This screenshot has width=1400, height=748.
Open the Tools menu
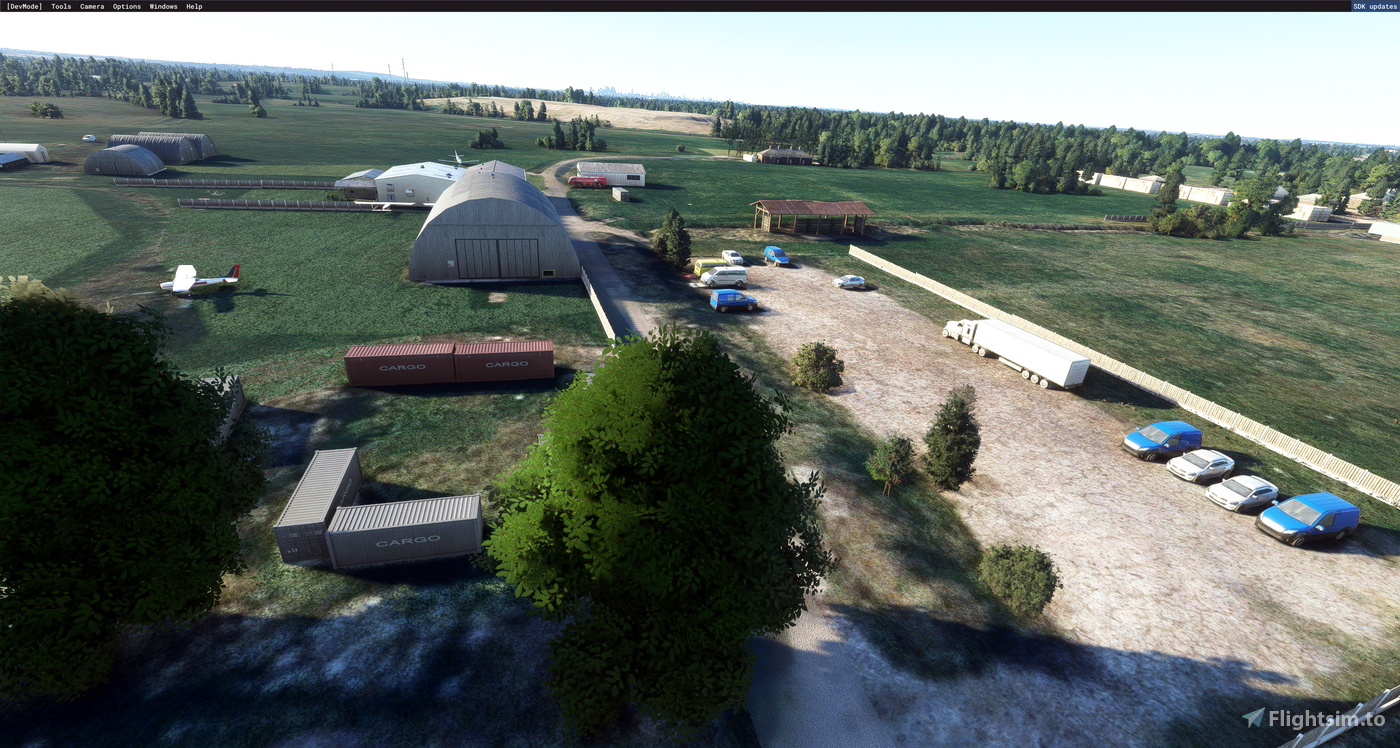pos(59,6)
